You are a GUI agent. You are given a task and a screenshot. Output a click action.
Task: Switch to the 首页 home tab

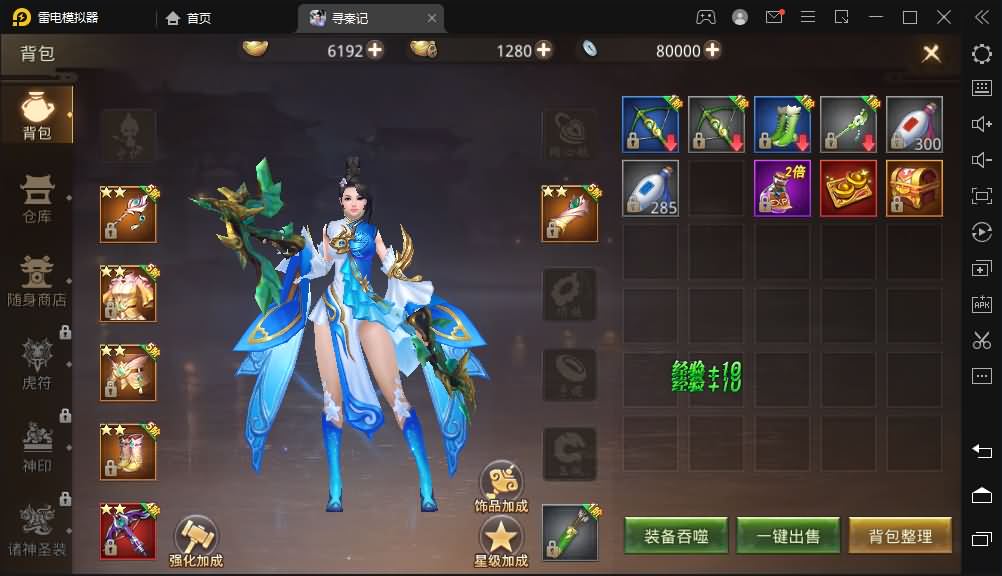point(189,18)
